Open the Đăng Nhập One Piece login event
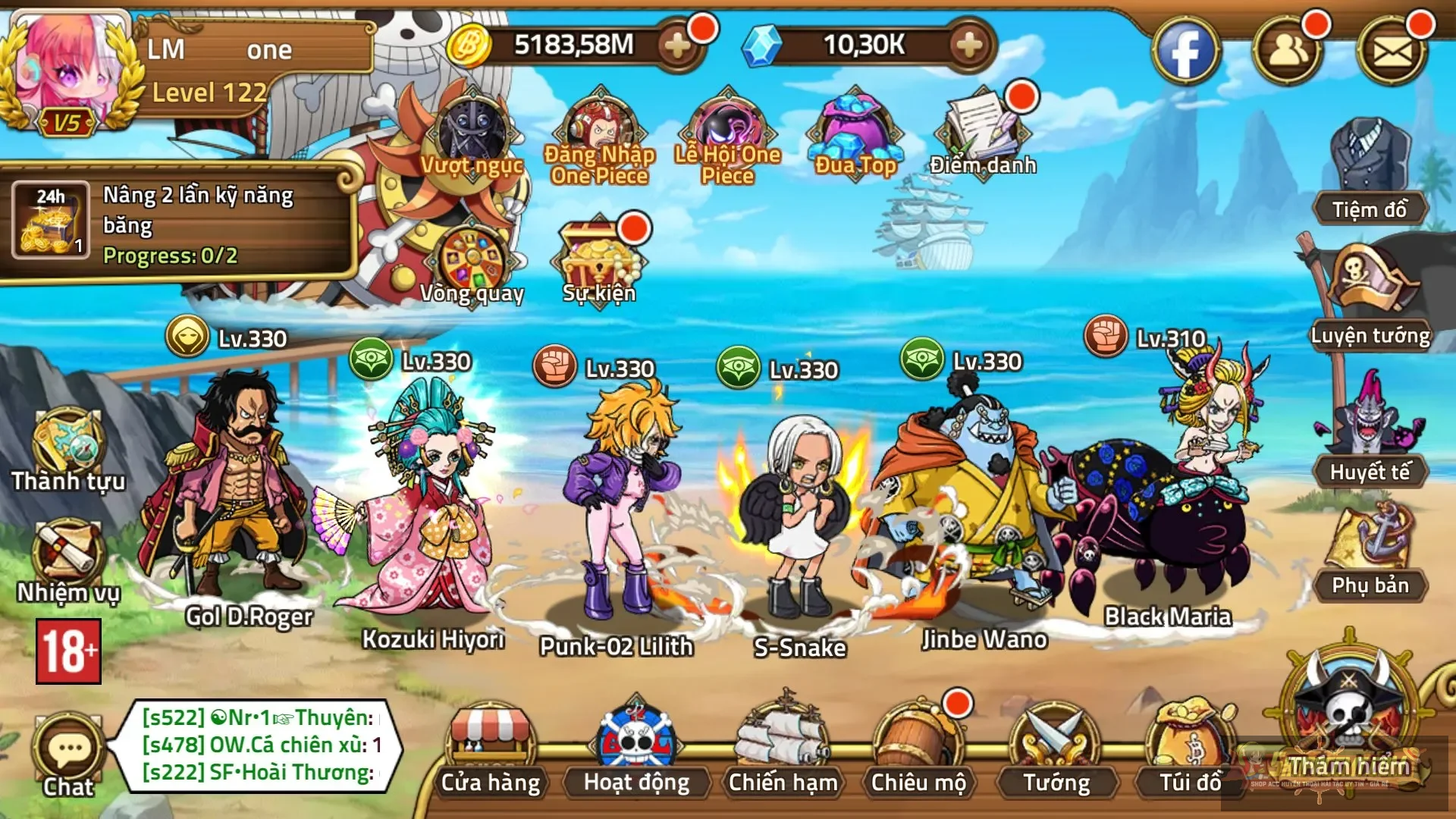Screen dimensions: 1456x819 point(599,129)
